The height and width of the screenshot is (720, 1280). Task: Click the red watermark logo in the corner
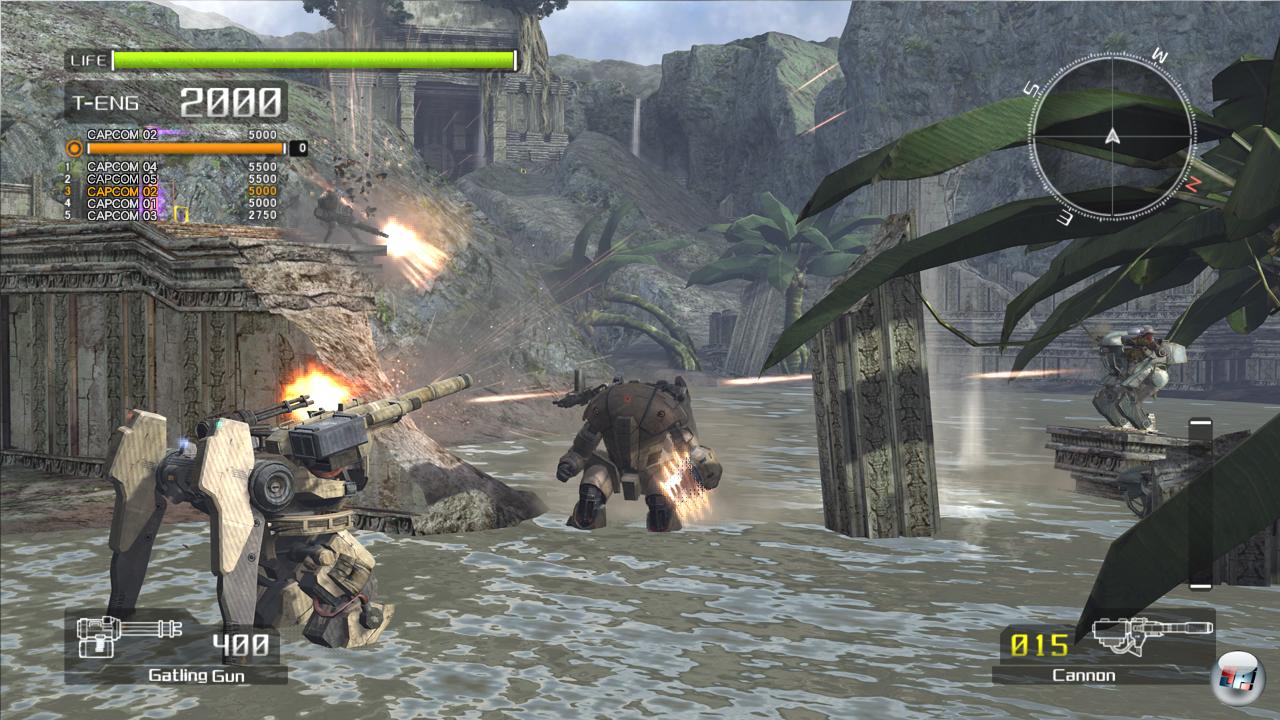tap(1237, 680)
